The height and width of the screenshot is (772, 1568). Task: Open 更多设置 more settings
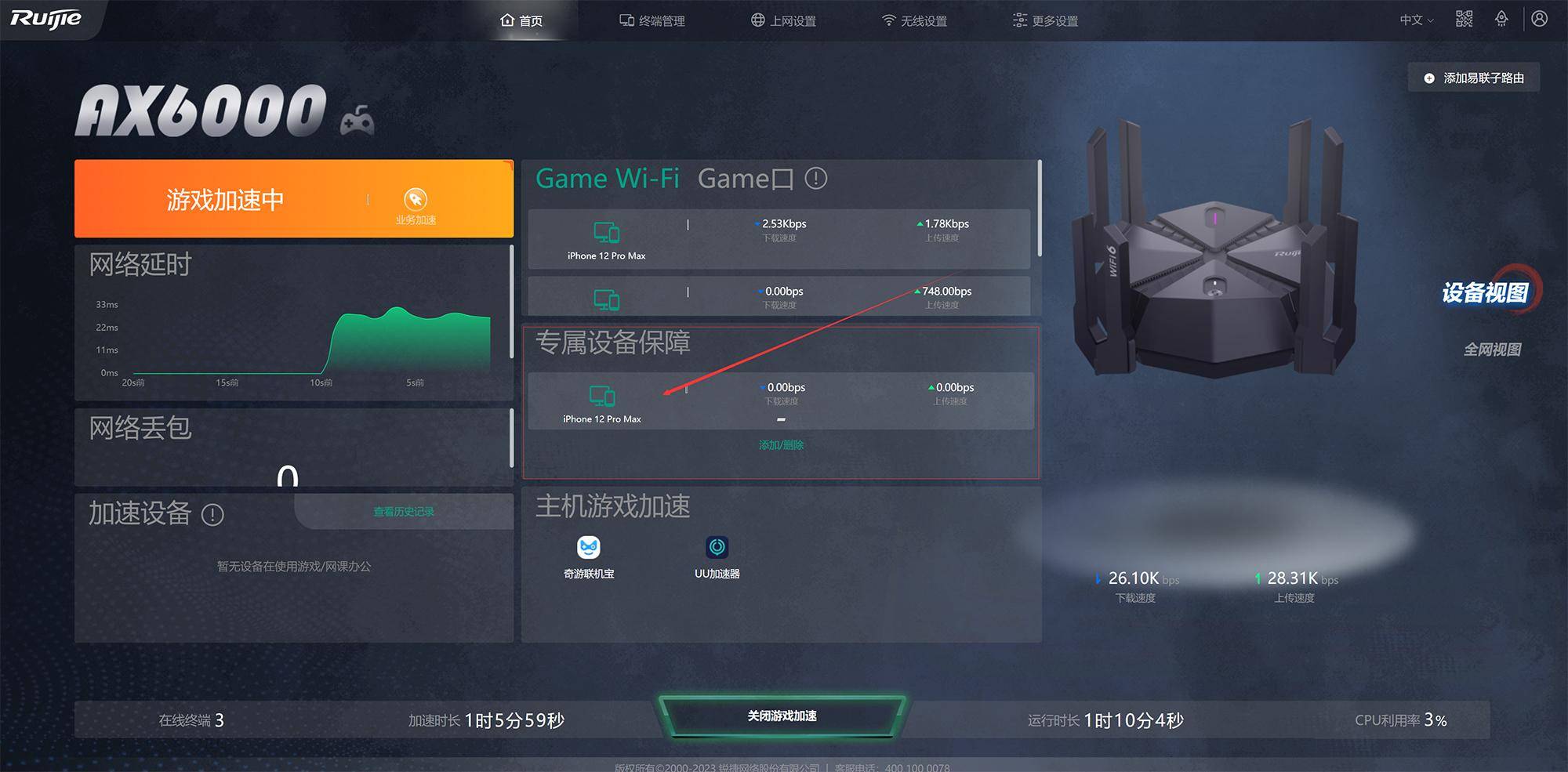click(x=1045, y=20)
